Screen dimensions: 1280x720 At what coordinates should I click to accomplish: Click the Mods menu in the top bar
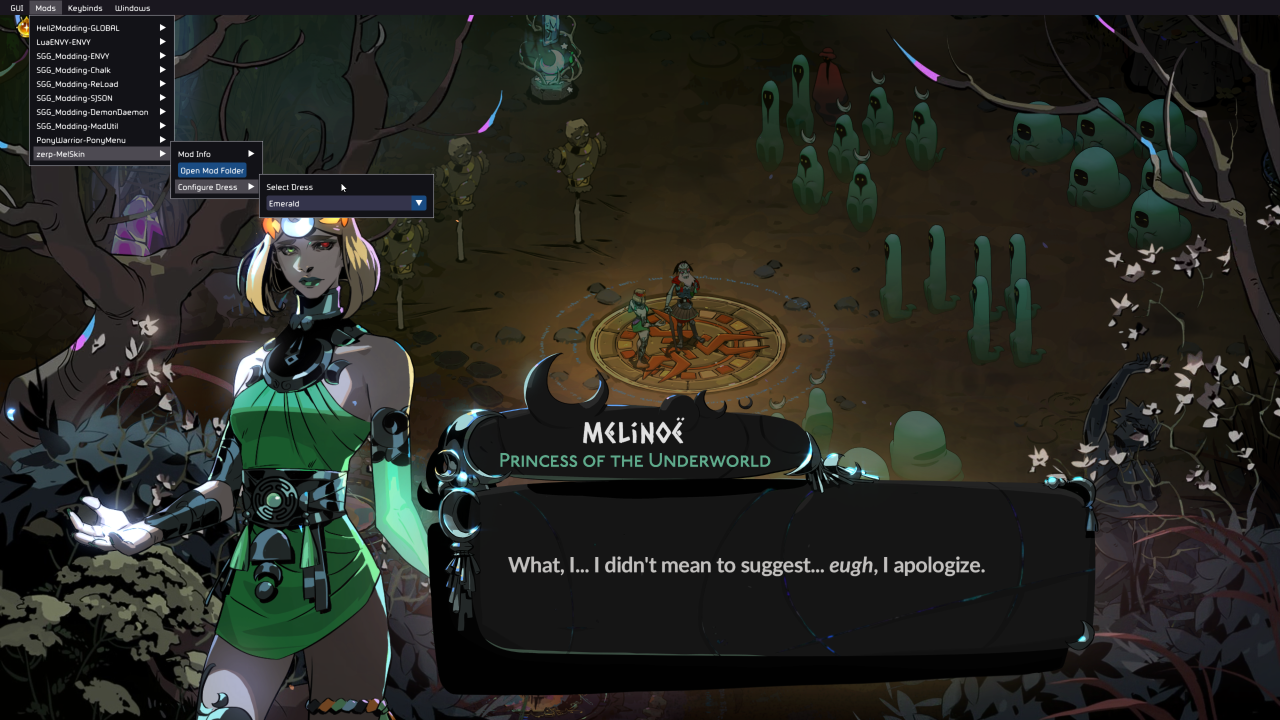tap(45, 8)
